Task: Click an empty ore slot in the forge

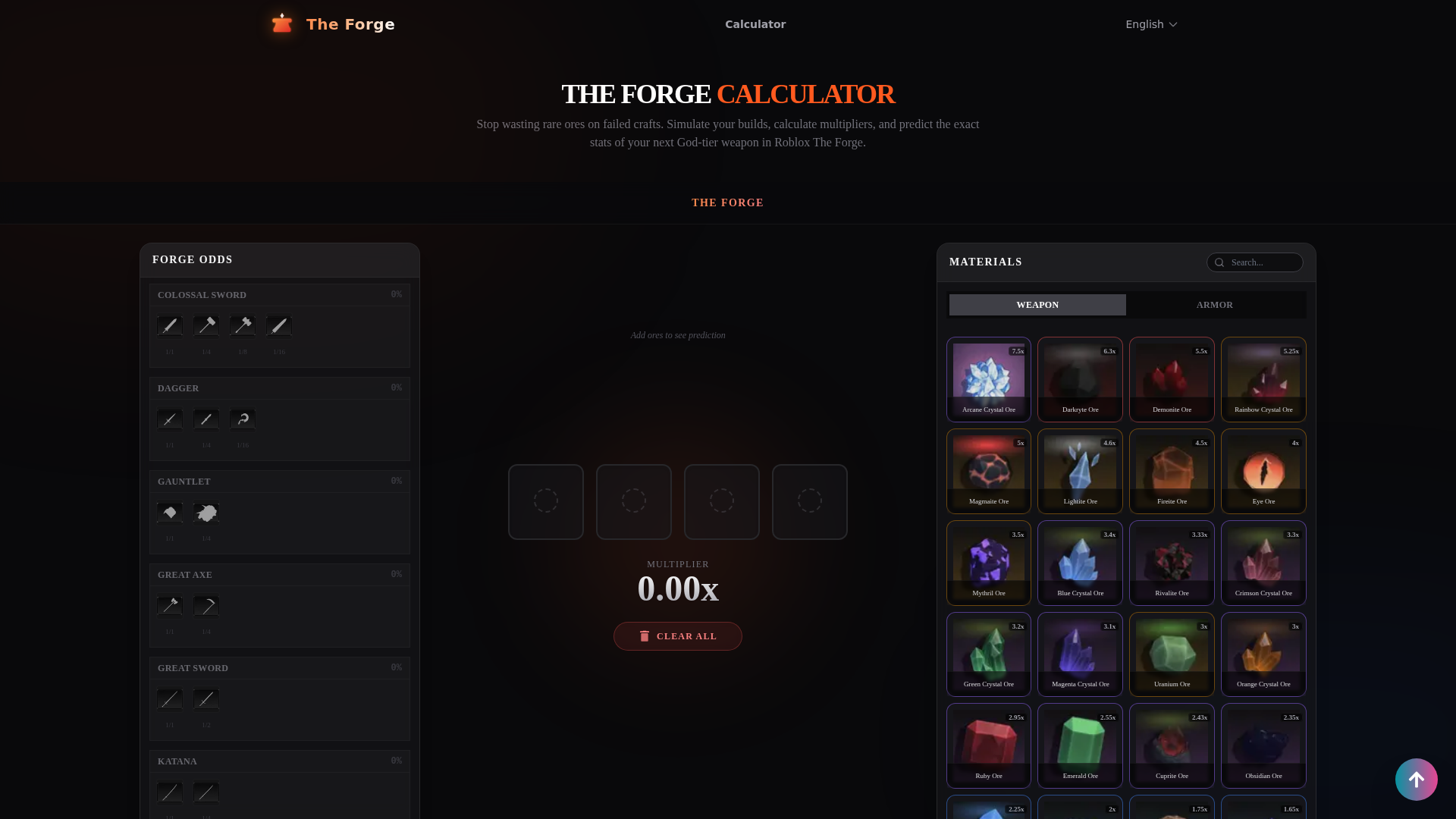Action: coord(546,501)
